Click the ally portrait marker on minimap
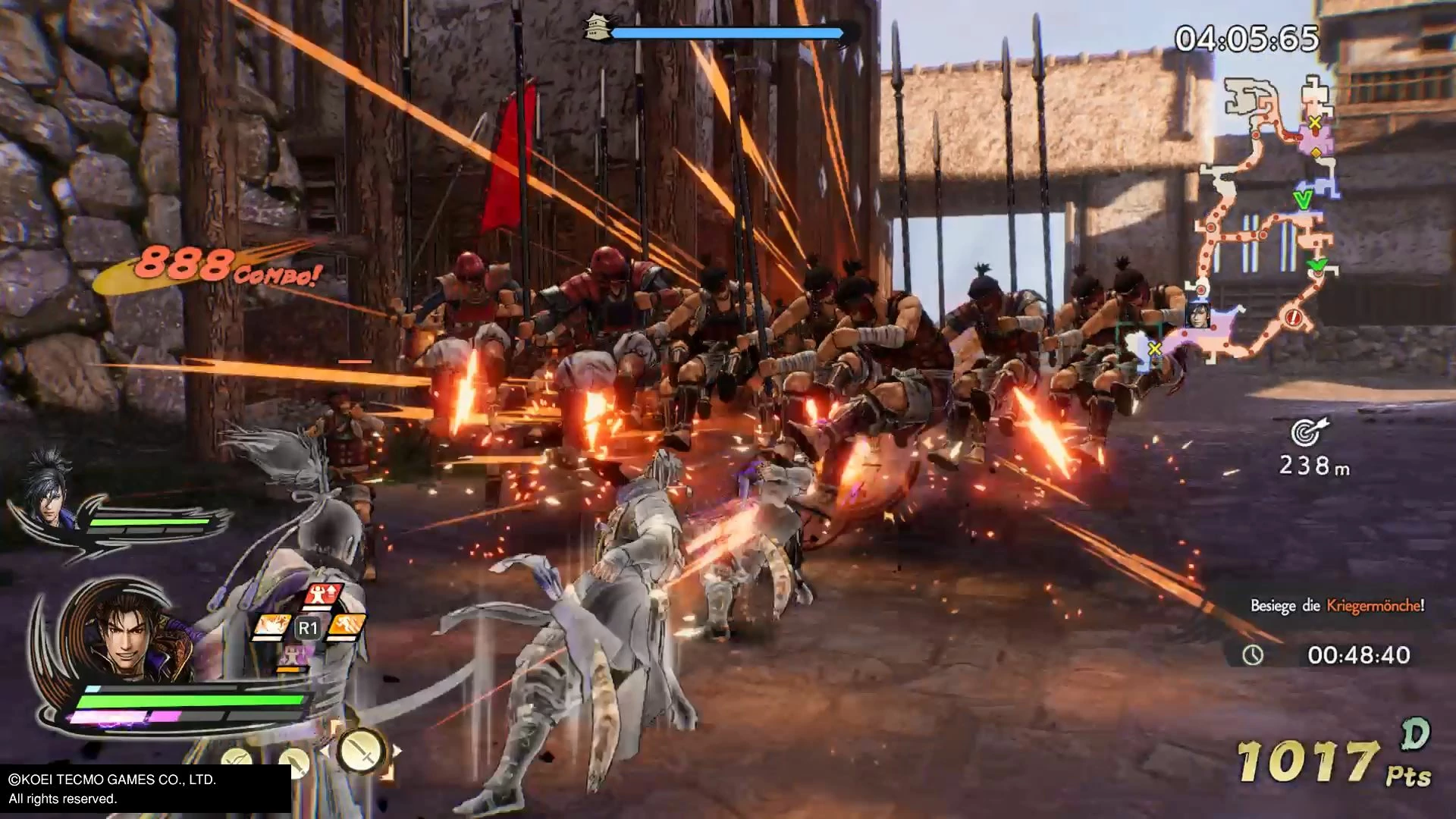This screenshot has height=819, width=1456. [x=1197, y=314]
